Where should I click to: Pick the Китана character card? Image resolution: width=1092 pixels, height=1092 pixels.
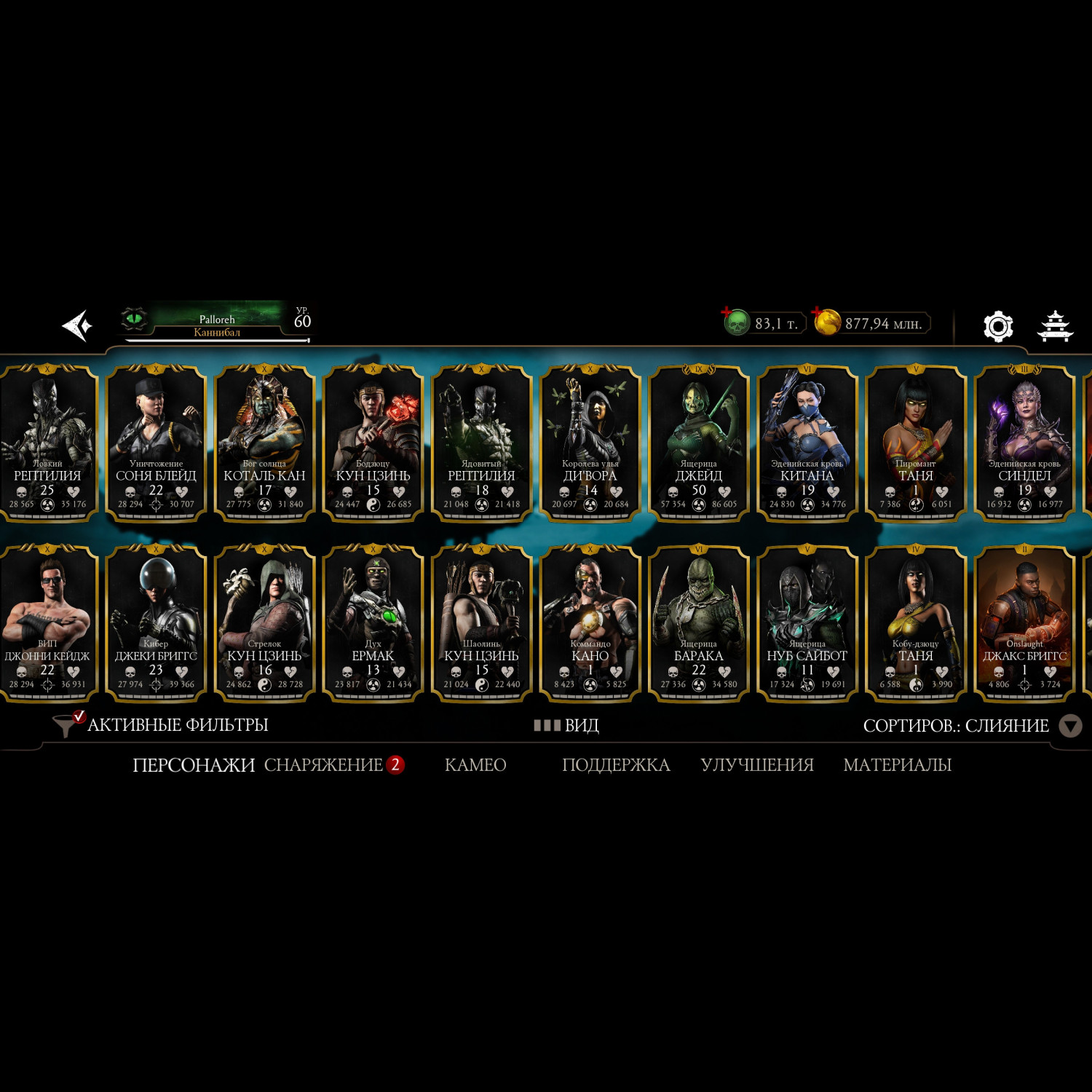[x=807, y=443]
